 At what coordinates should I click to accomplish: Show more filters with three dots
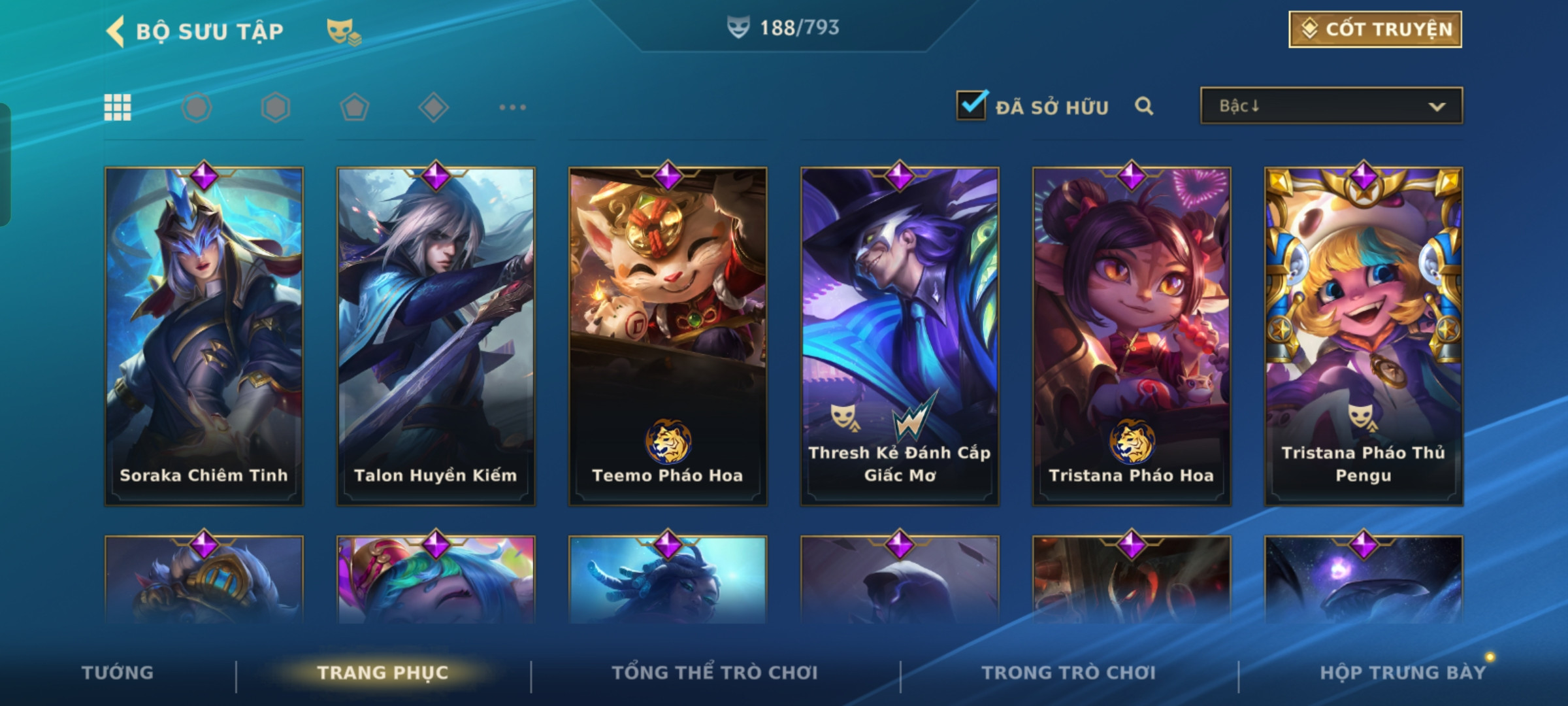pos(512,107)
